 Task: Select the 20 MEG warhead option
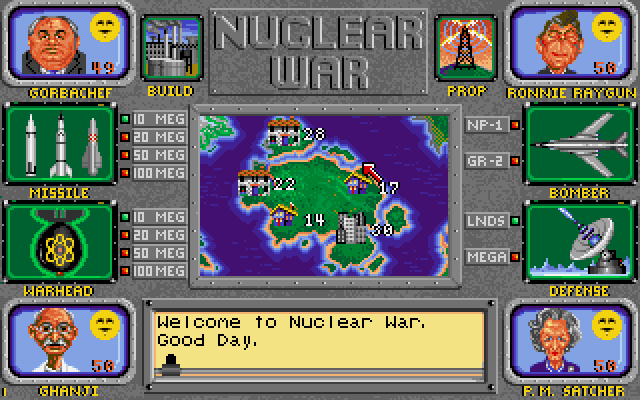[x=153, y=235]
